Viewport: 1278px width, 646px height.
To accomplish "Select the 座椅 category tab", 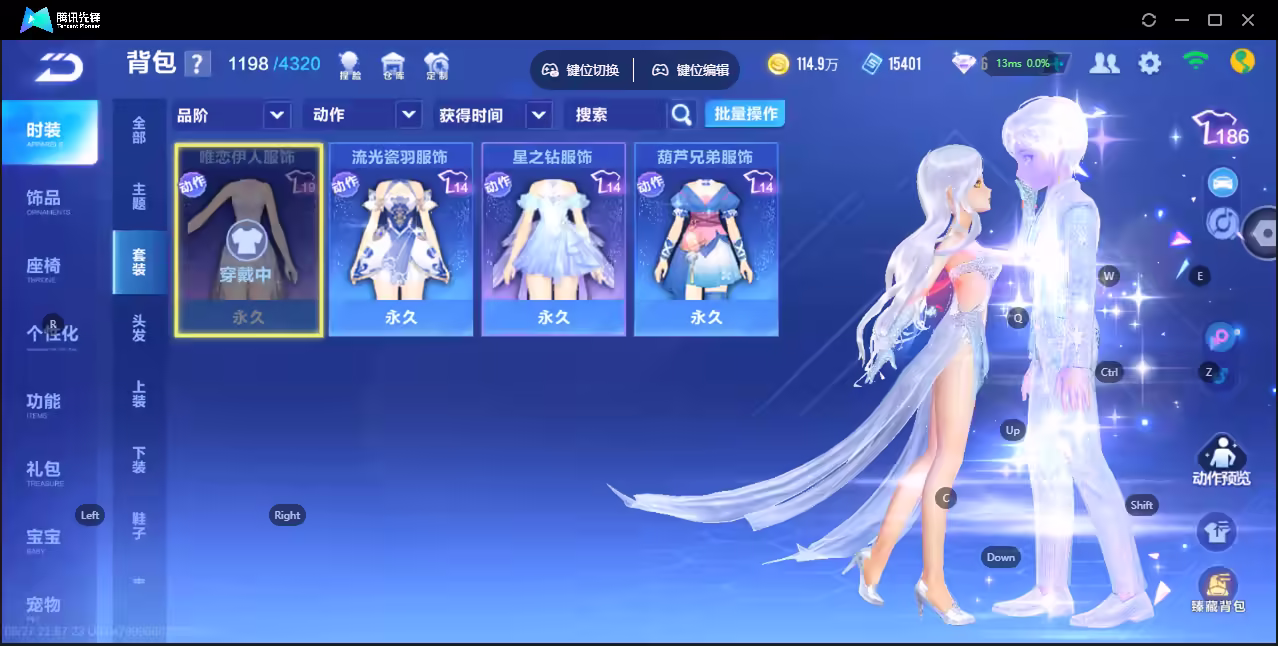I will point(44,267).
